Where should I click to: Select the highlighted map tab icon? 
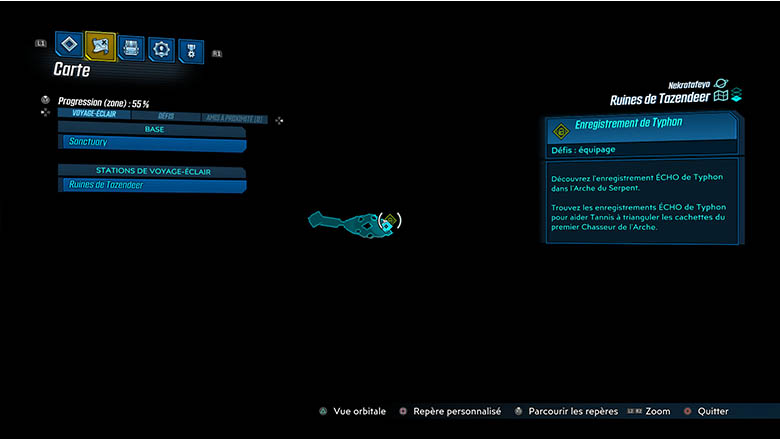click(x=100, y=45)
